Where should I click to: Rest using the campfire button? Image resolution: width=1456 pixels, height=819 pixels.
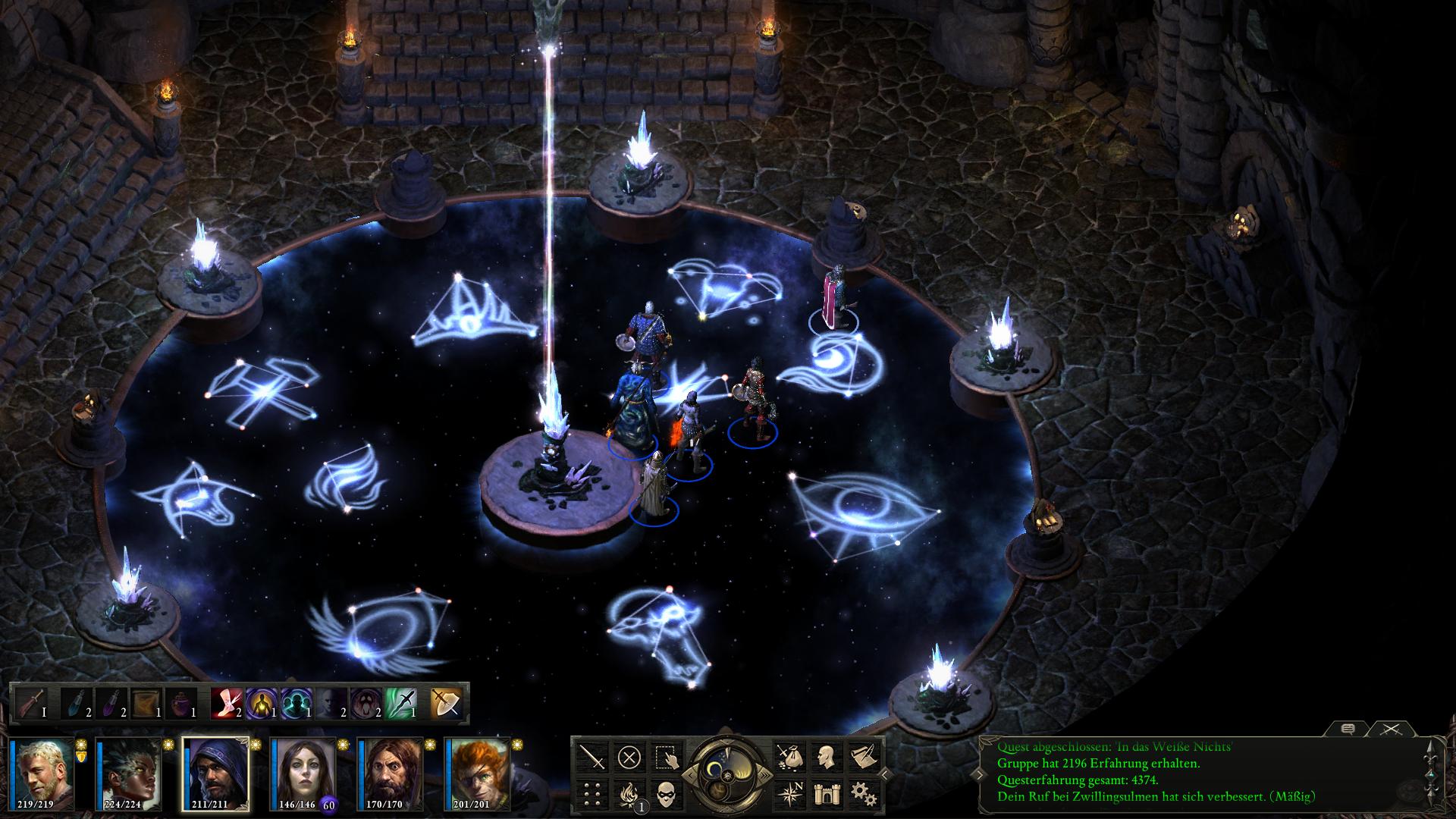(629, 793)
